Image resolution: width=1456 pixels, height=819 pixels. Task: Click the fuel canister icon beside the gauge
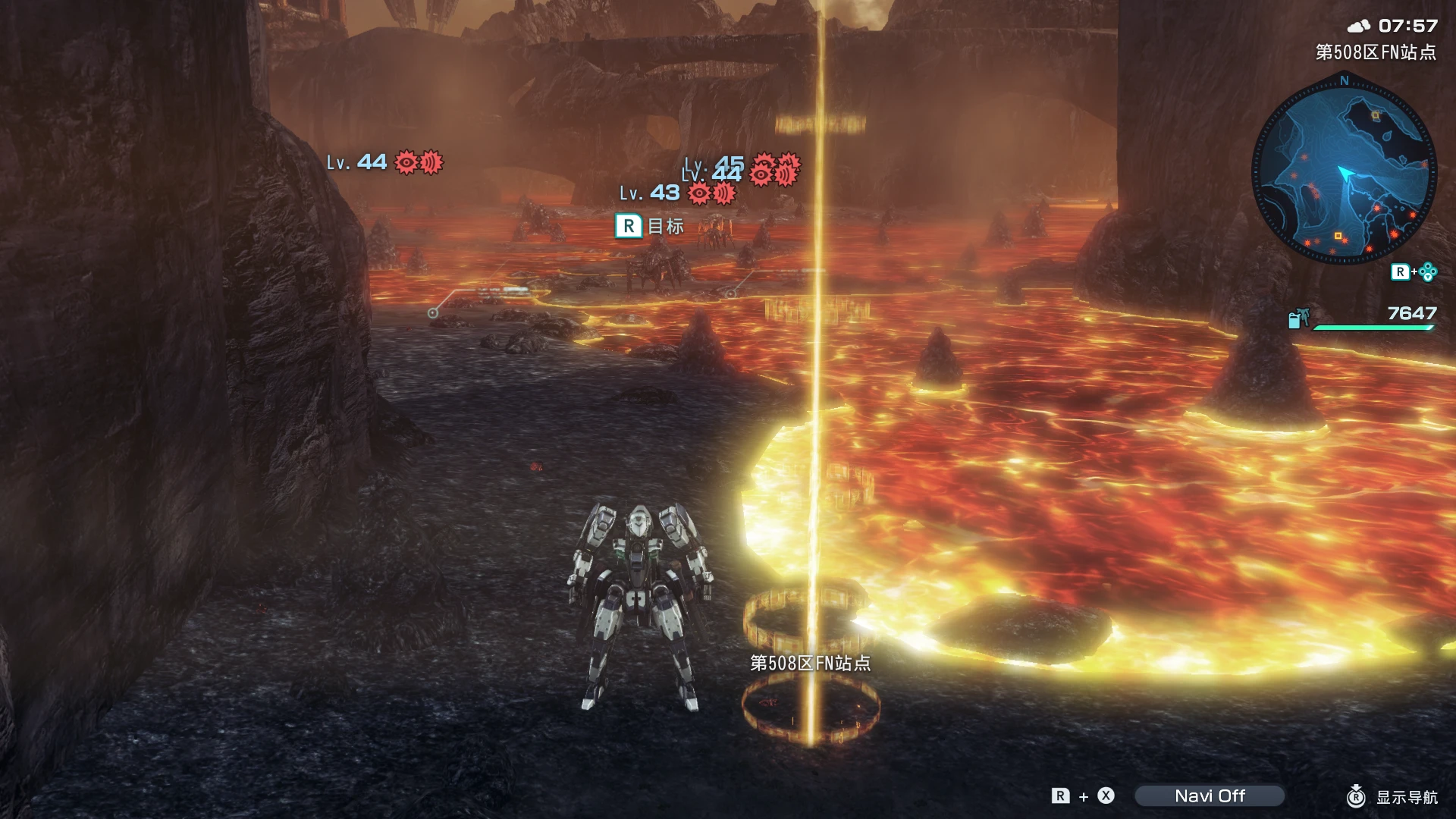[x=1298, y=319]
